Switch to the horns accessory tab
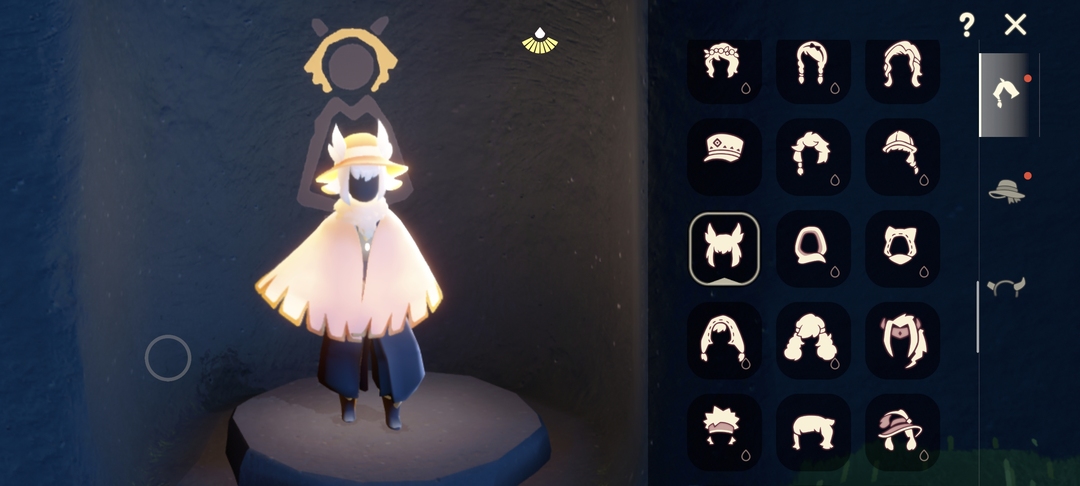This screenshot has height=486, width=1080. 1006,288
